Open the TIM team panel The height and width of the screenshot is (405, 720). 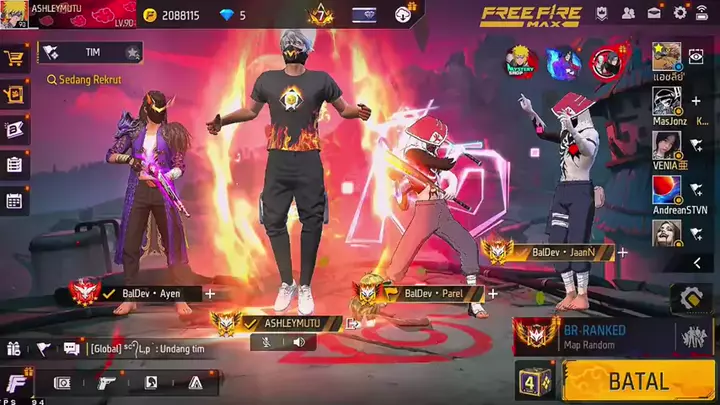coord(90,52)
